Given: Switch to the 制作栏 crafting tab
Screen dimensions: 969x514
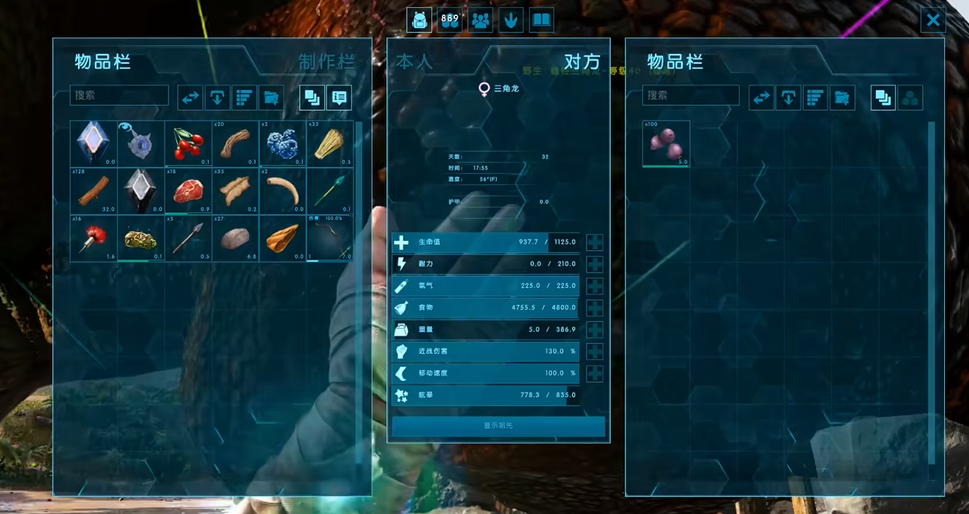Looking at the screenshot, I should [x=326, y=62].
